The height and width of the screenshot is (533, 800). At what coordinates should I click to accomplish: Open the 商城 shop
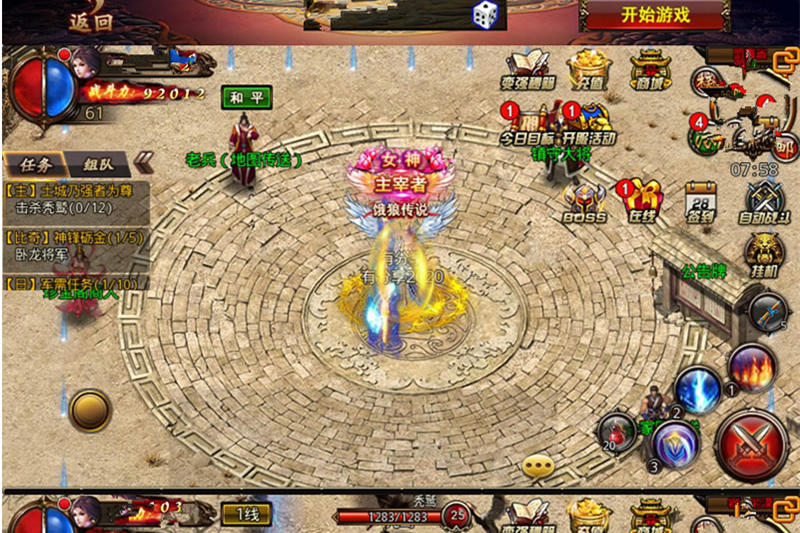point(649,71)
